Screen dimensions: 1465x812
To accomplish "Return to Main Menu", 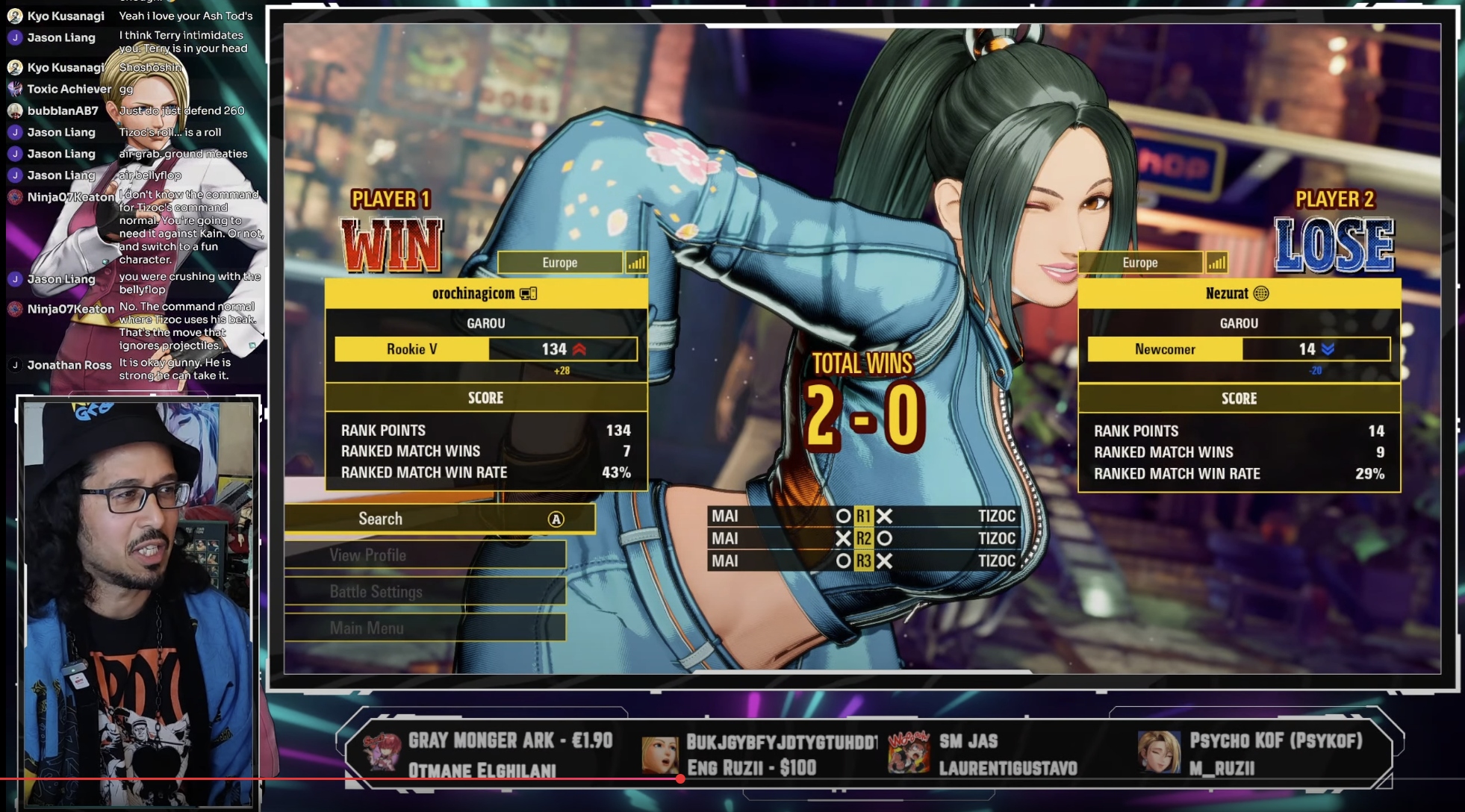I will (424, 628).
